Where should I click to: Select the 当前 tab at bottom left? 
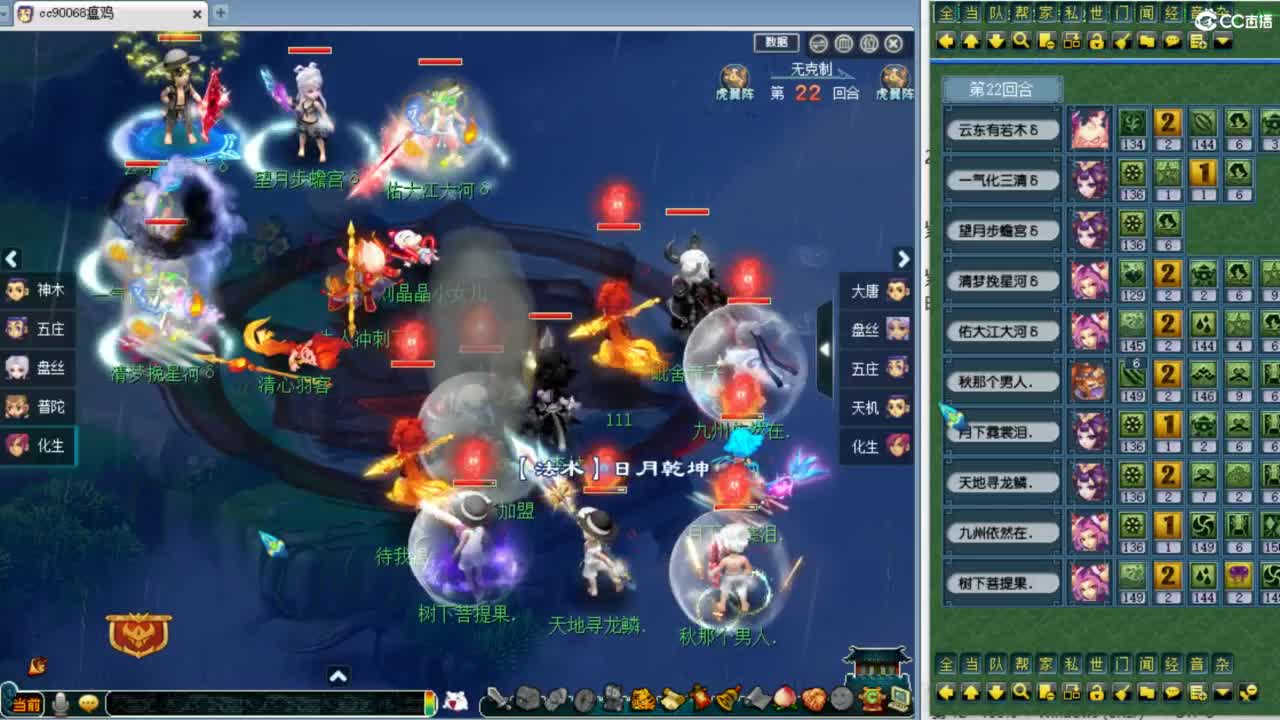pyautogui.click(x=29, y=703)
